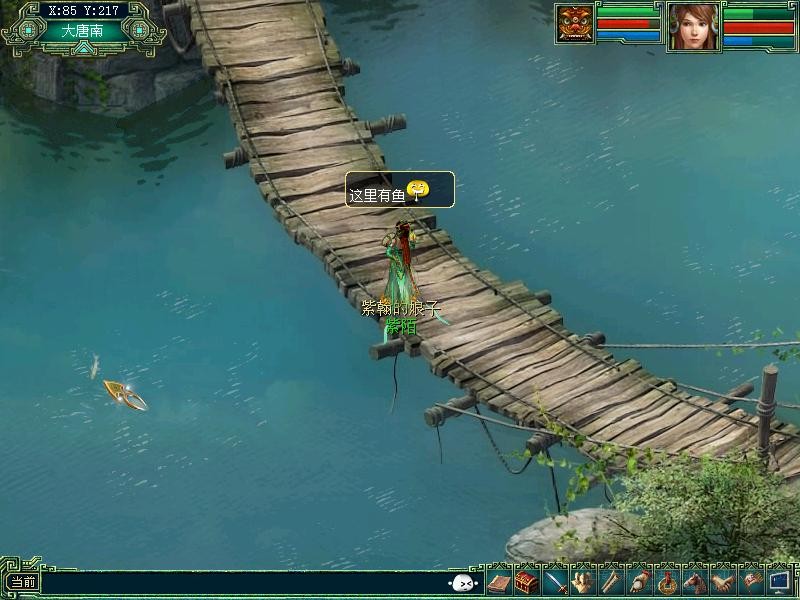Image resolution: width=800 pixels, height=600 pixels.
Task: Open the emoticon face picker in chat
Action: (462, 582)
